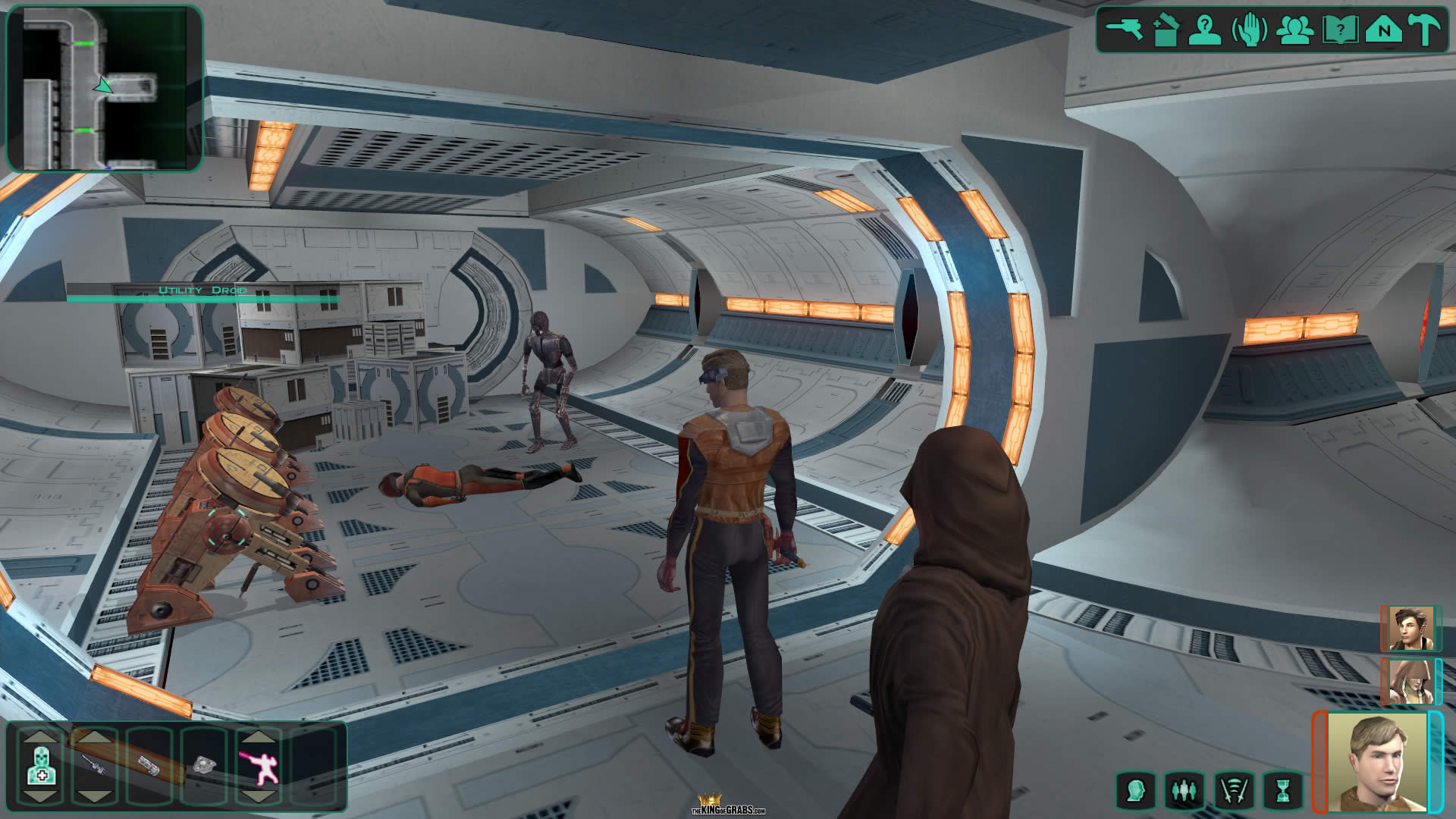Switch to the brown-haired companion portrait
Viewport: 1456px width, 819px height.
(1409, 628)
